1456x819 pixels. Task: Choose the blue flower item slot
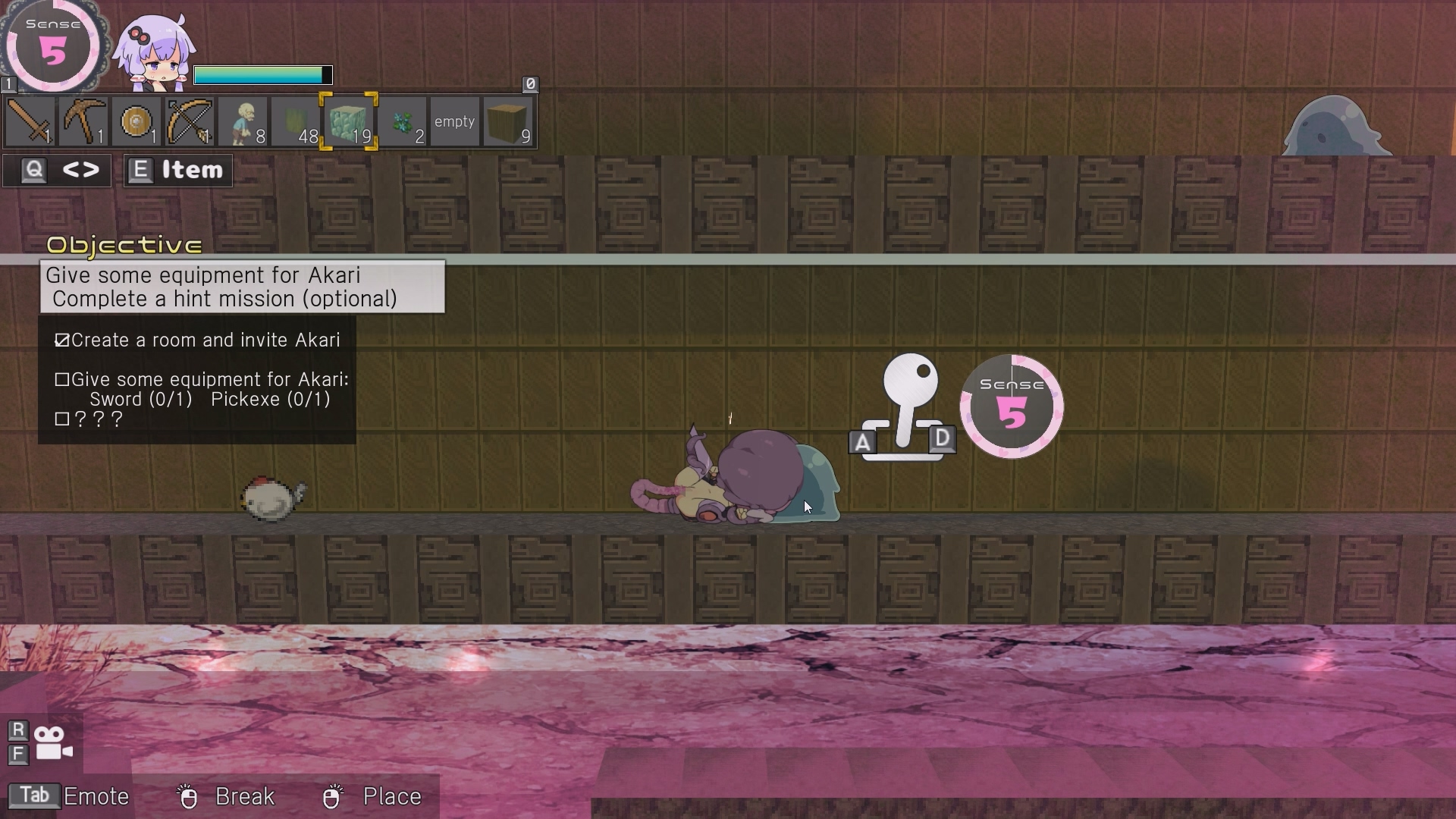click(402, 121)
